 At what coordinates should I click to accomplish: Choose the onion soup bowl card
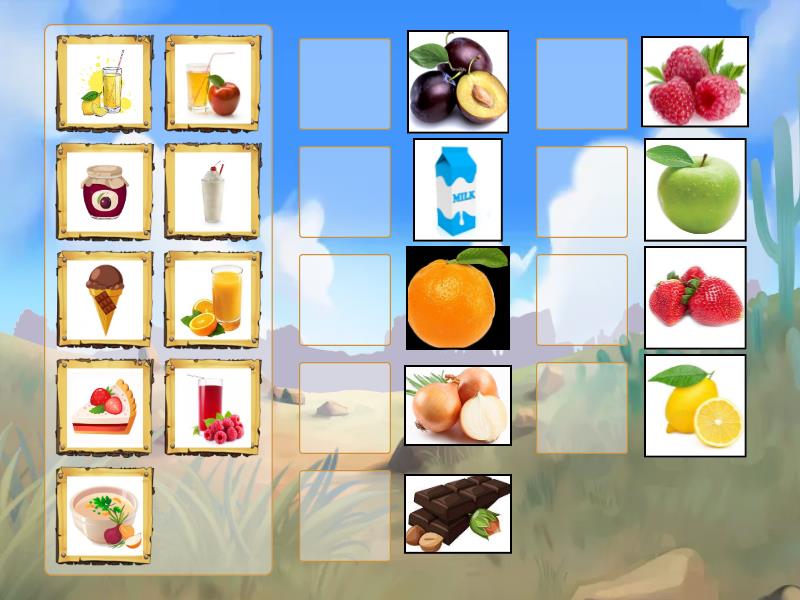tap(105, 515)
